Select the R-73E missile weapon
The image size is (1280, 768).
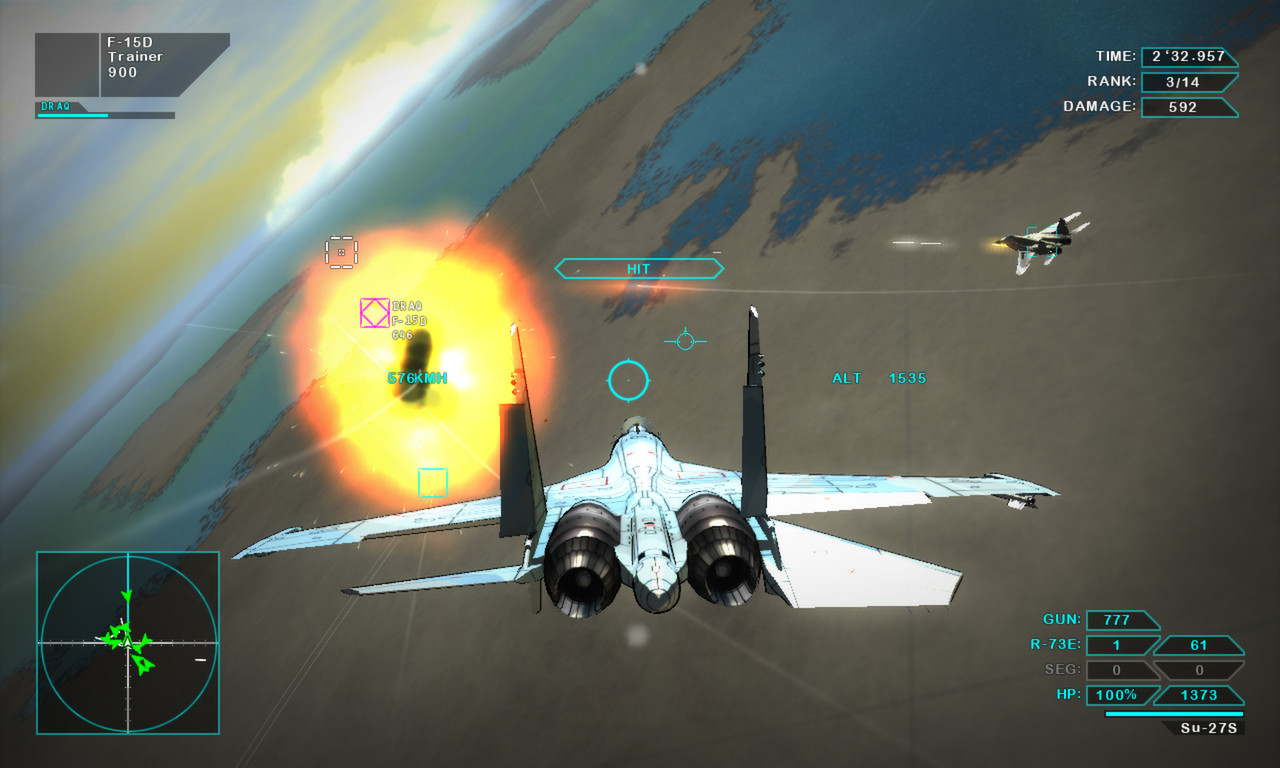tap(1123, 645)
